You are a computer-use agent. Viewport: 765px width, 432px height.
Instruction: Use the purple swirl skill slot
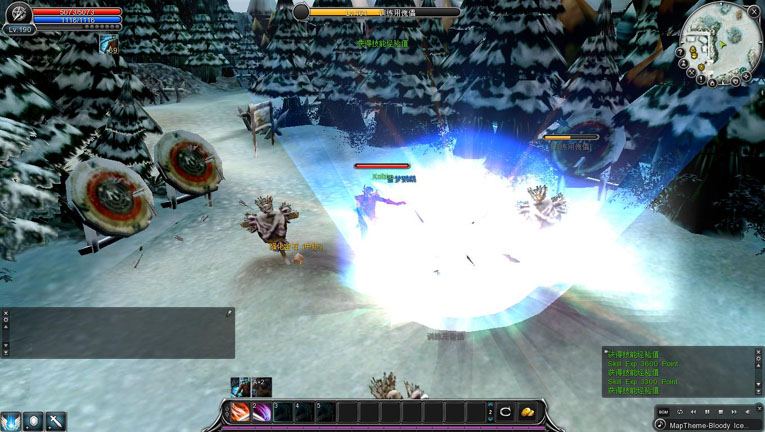point(262,412)
